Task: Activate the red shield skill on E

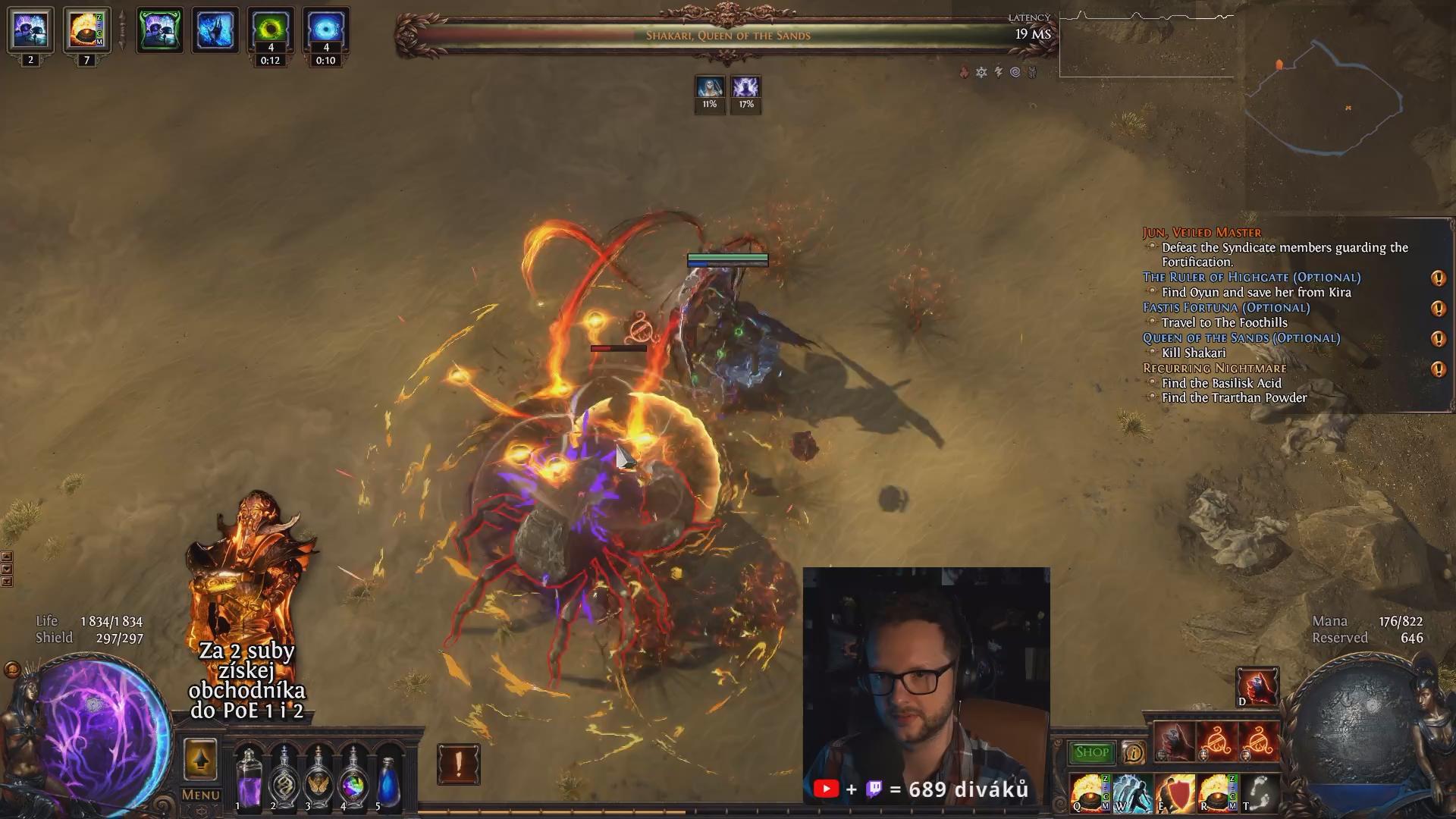Action: click(1174, 792)
